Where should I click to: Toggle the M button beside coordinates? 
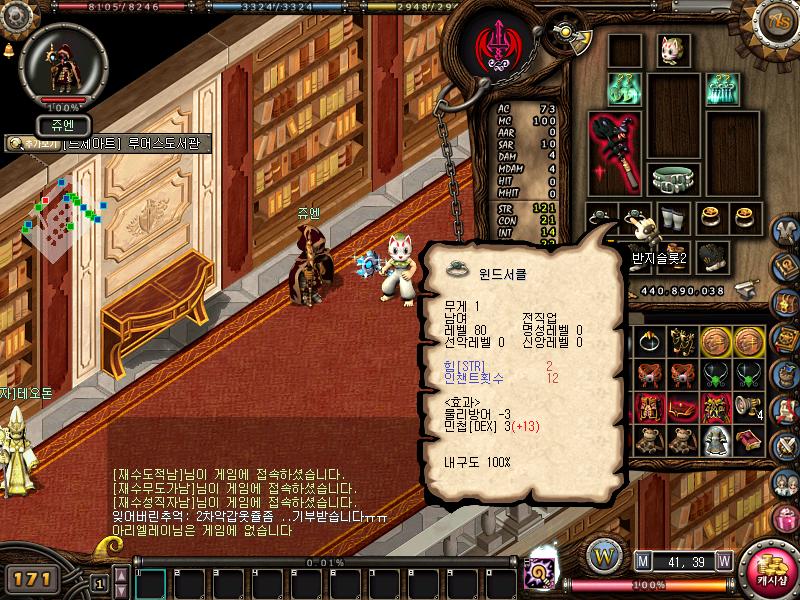click(643, 561)
